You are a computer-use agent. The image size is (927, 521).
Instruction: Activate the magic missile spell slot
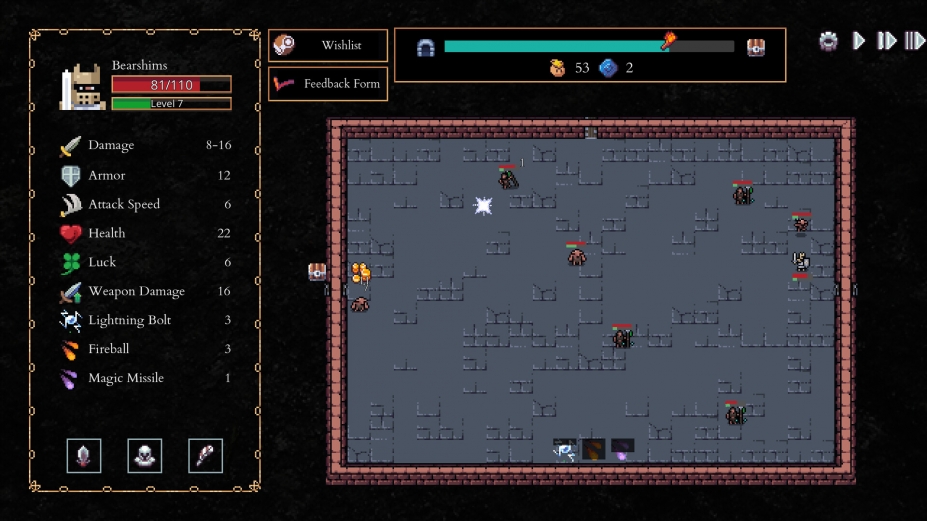[622, 448]
